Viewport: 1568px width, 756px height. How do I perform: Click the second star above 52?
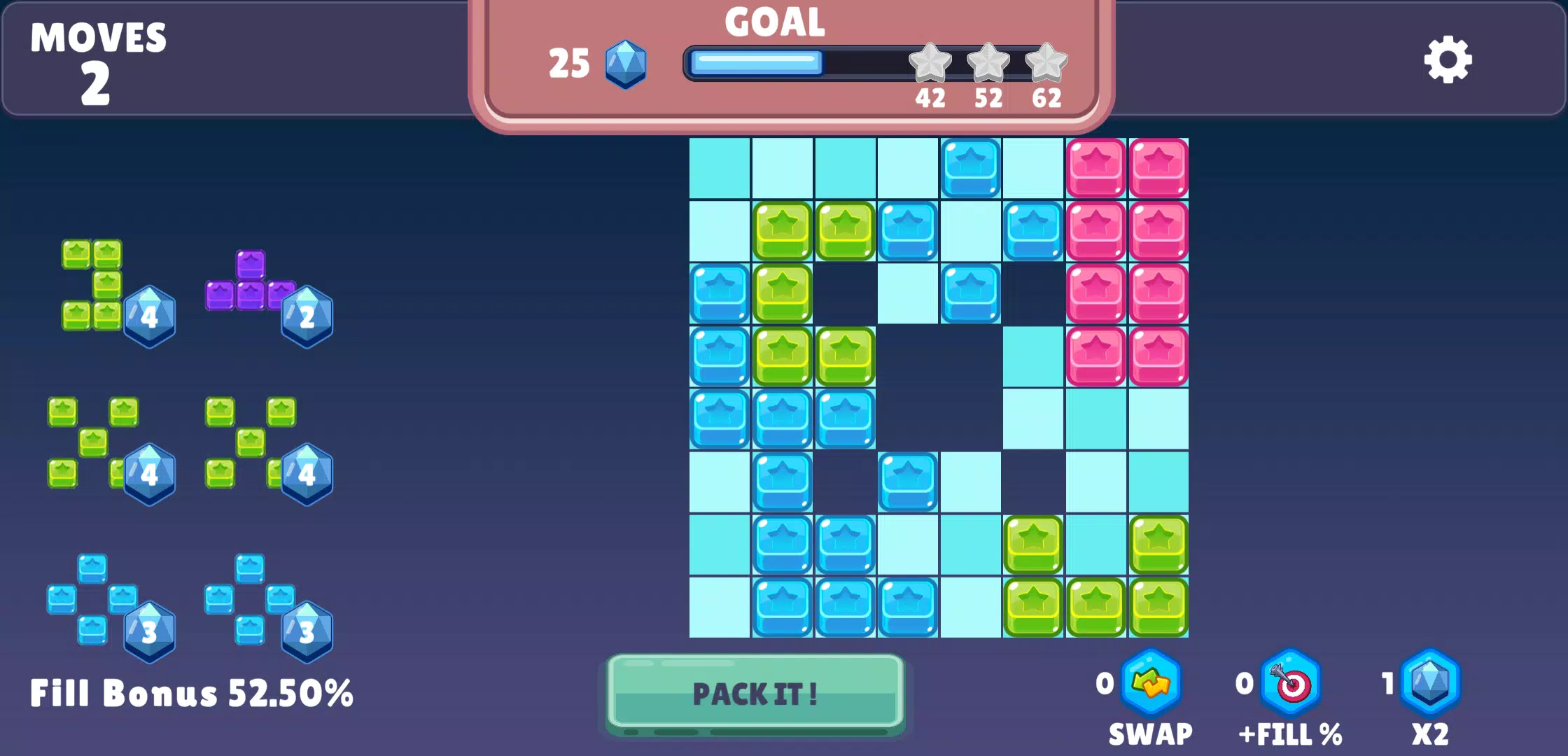coord(988,62)
